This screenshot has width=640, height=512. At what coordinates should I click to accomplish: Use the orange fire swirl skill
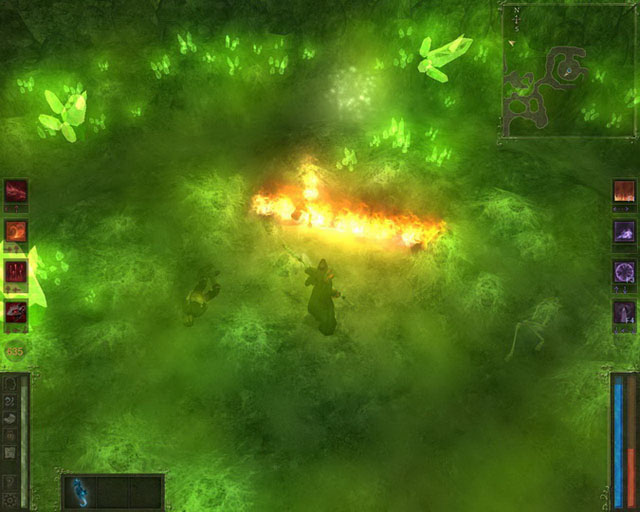[x=17, y=231]
